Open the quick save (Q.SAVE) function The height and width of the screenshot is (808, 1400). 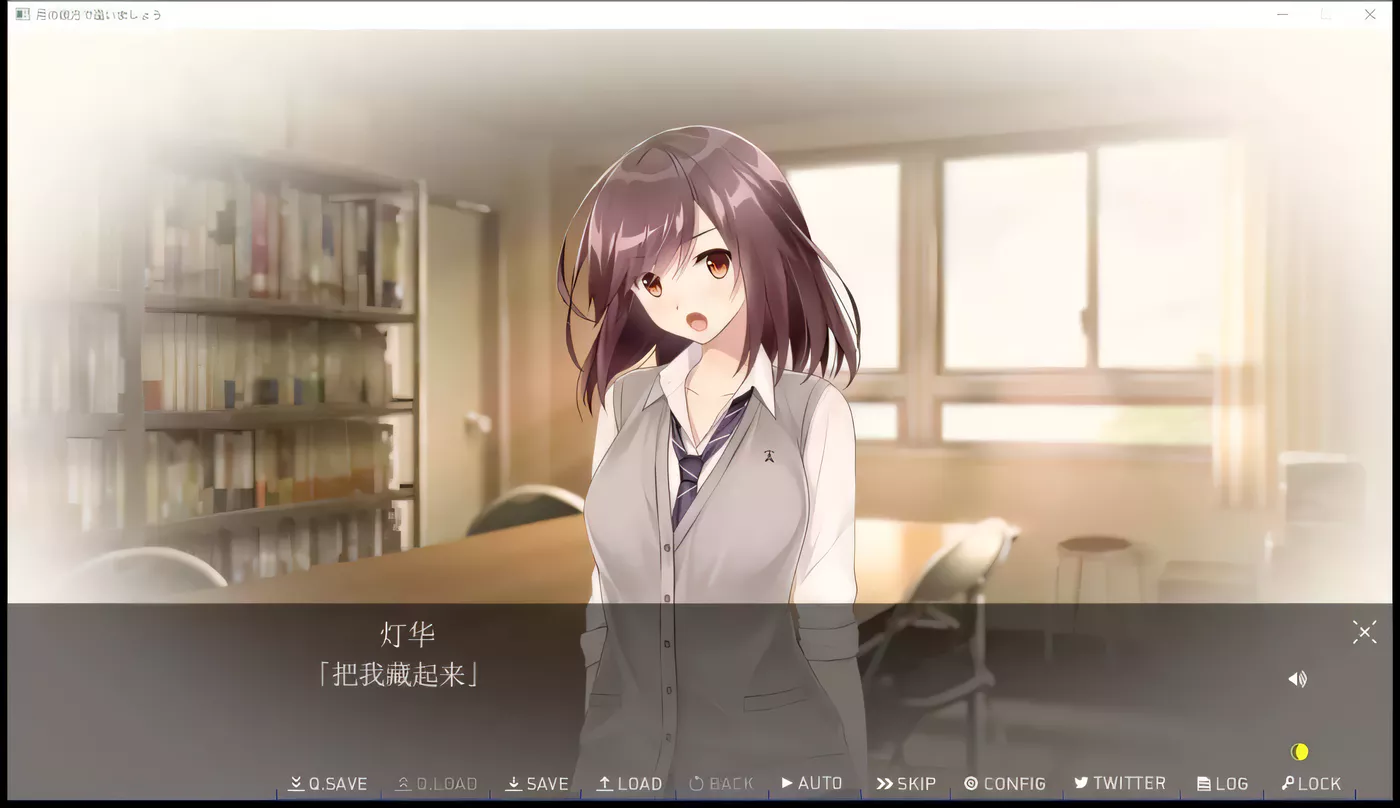click(x=327, y=783)
